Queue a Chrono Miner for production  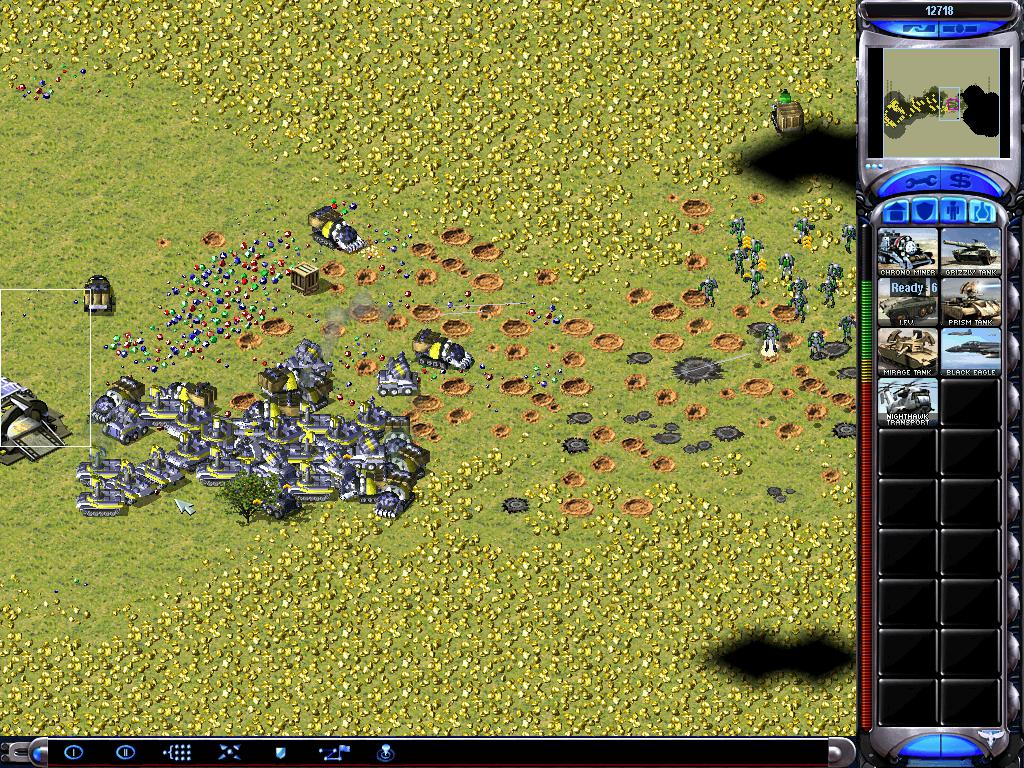[908, 252]
